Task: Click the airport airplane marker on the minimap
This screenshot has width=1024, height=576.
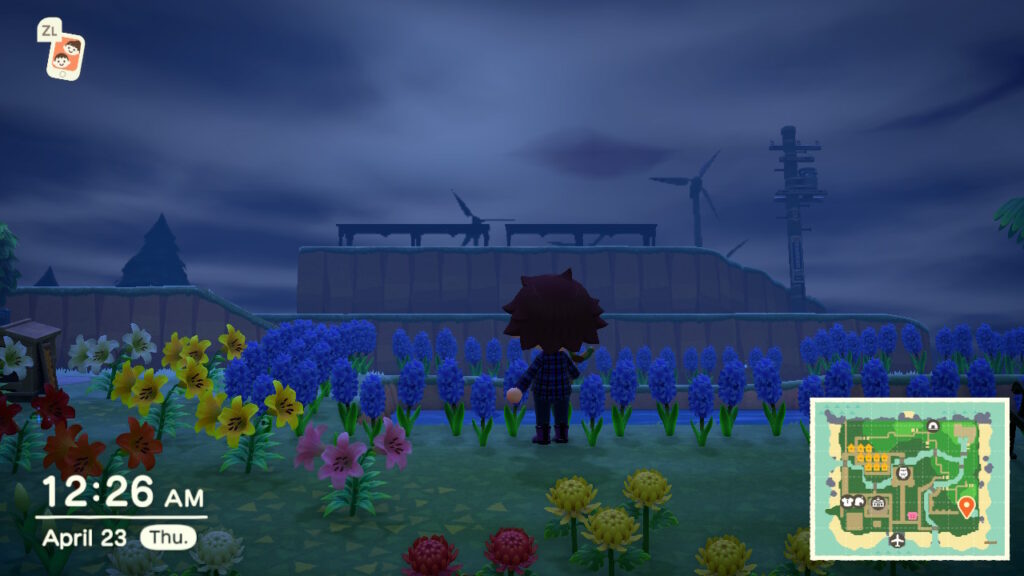Action: pyautogui.click(x=897, y=540)
